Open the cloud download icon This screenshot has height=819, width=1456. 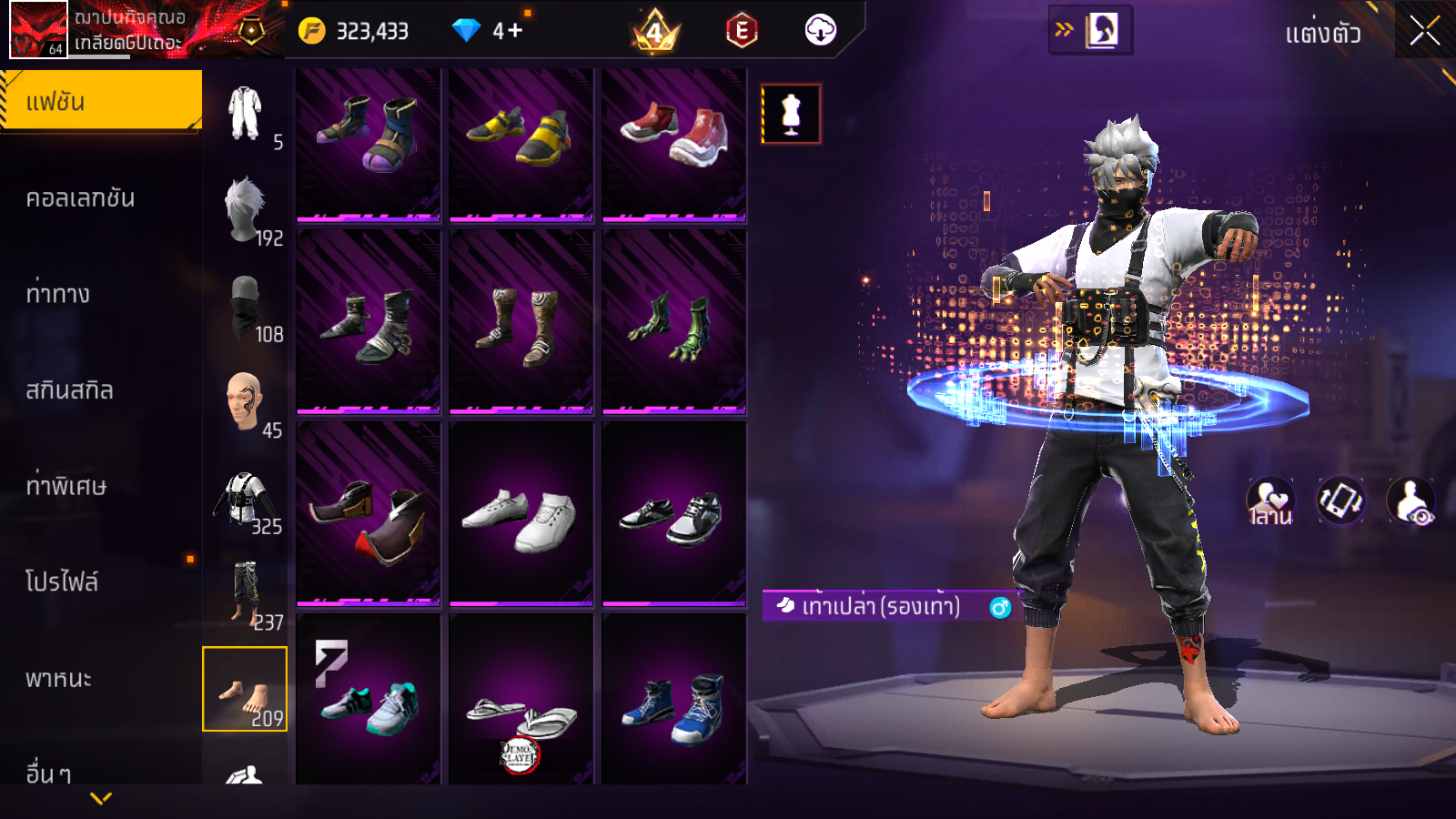coord(820,31)
